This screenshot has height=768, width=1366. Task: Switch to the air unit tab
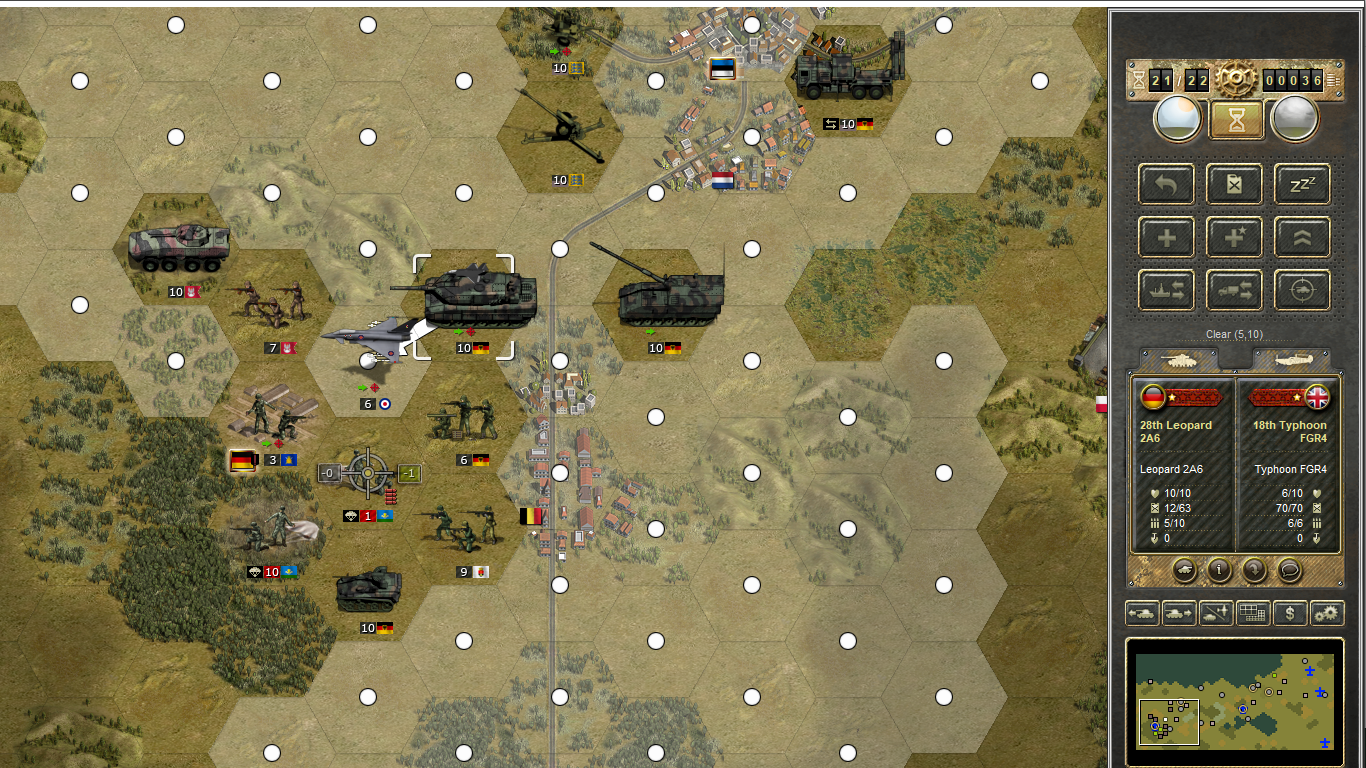(1290, 360)
